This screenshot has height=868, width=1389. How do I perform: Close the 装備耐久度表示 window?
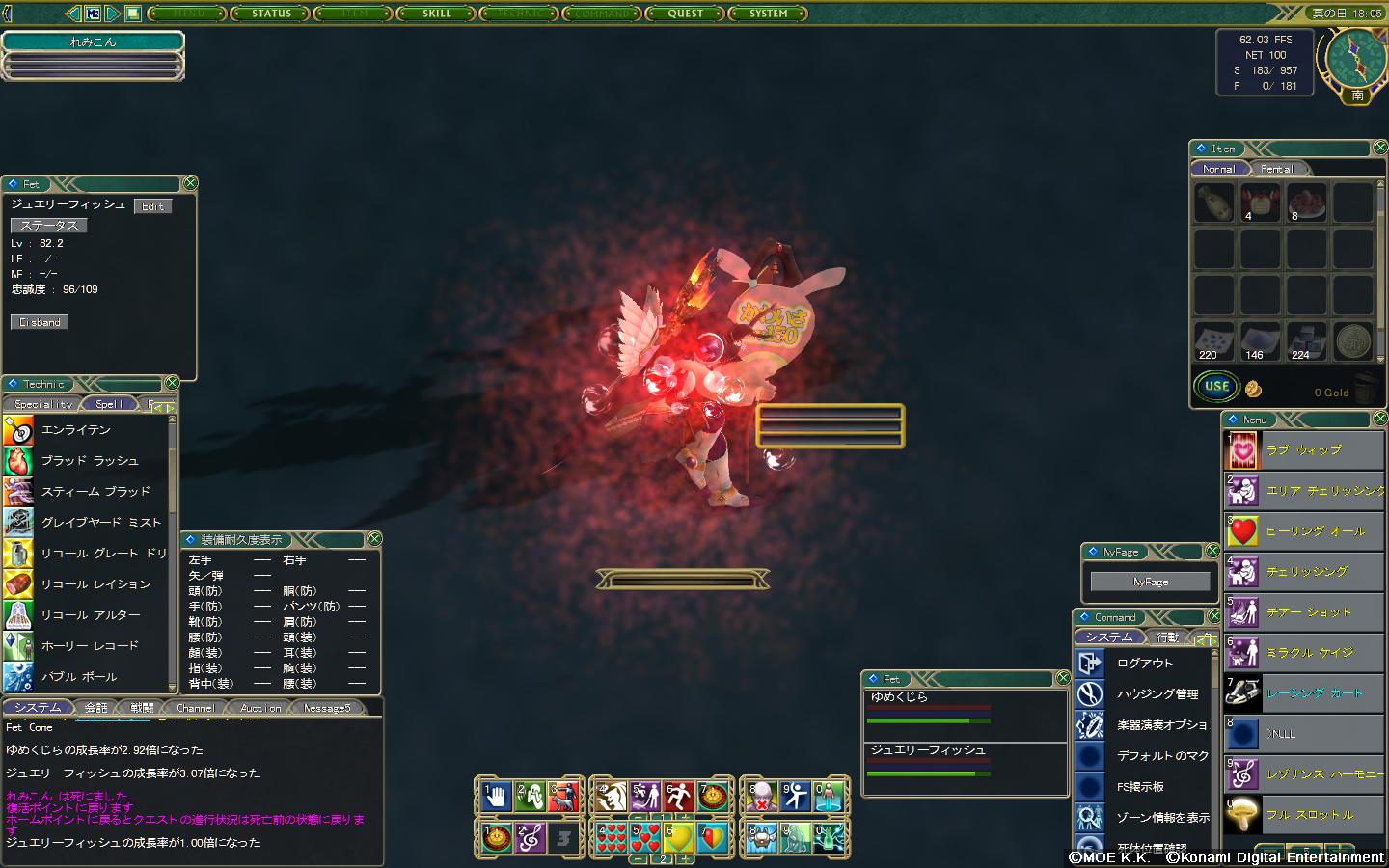point(374,539)
